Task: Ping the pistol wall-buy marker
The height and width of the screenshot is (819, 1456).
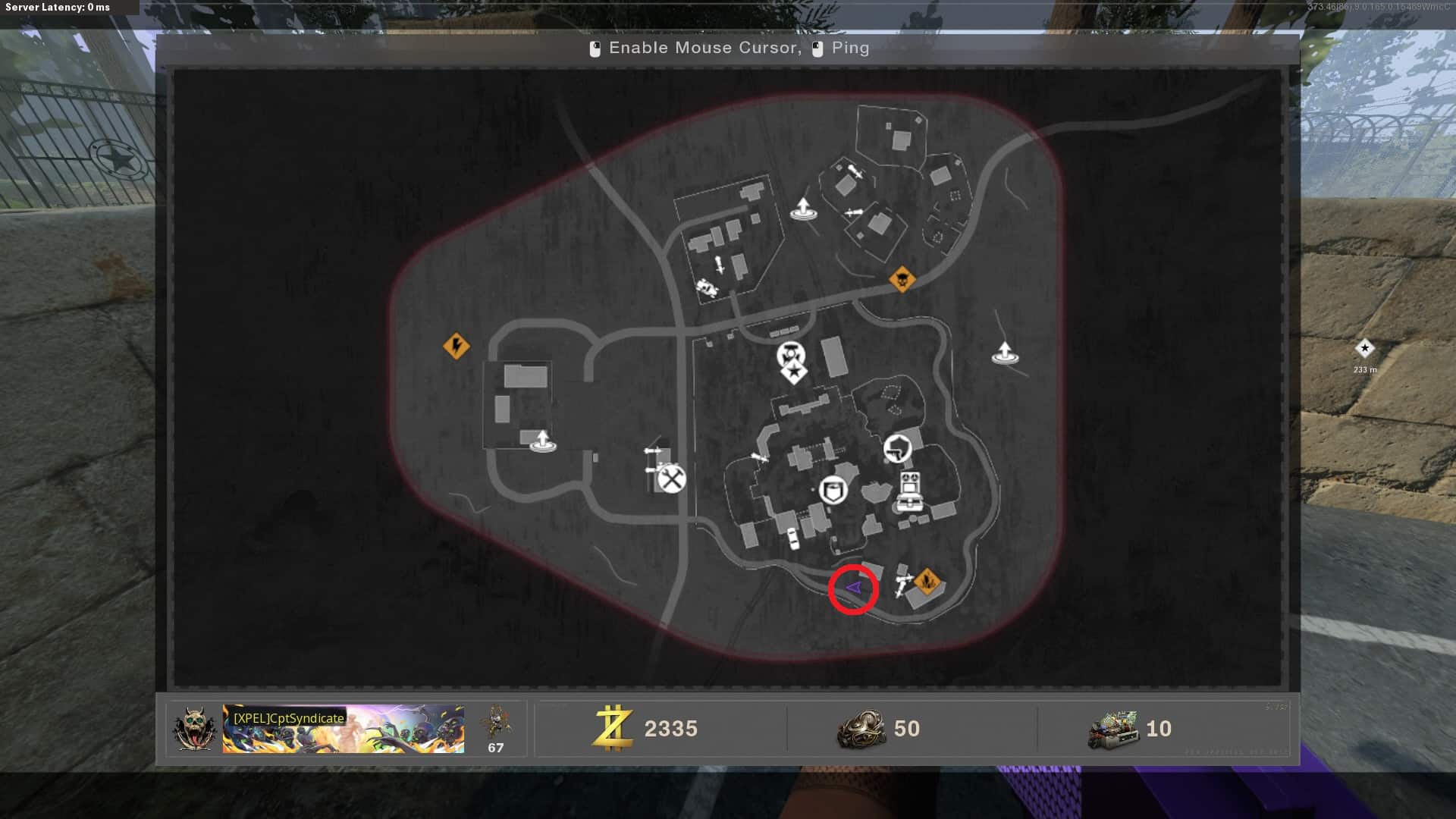Action: (897, 448)
